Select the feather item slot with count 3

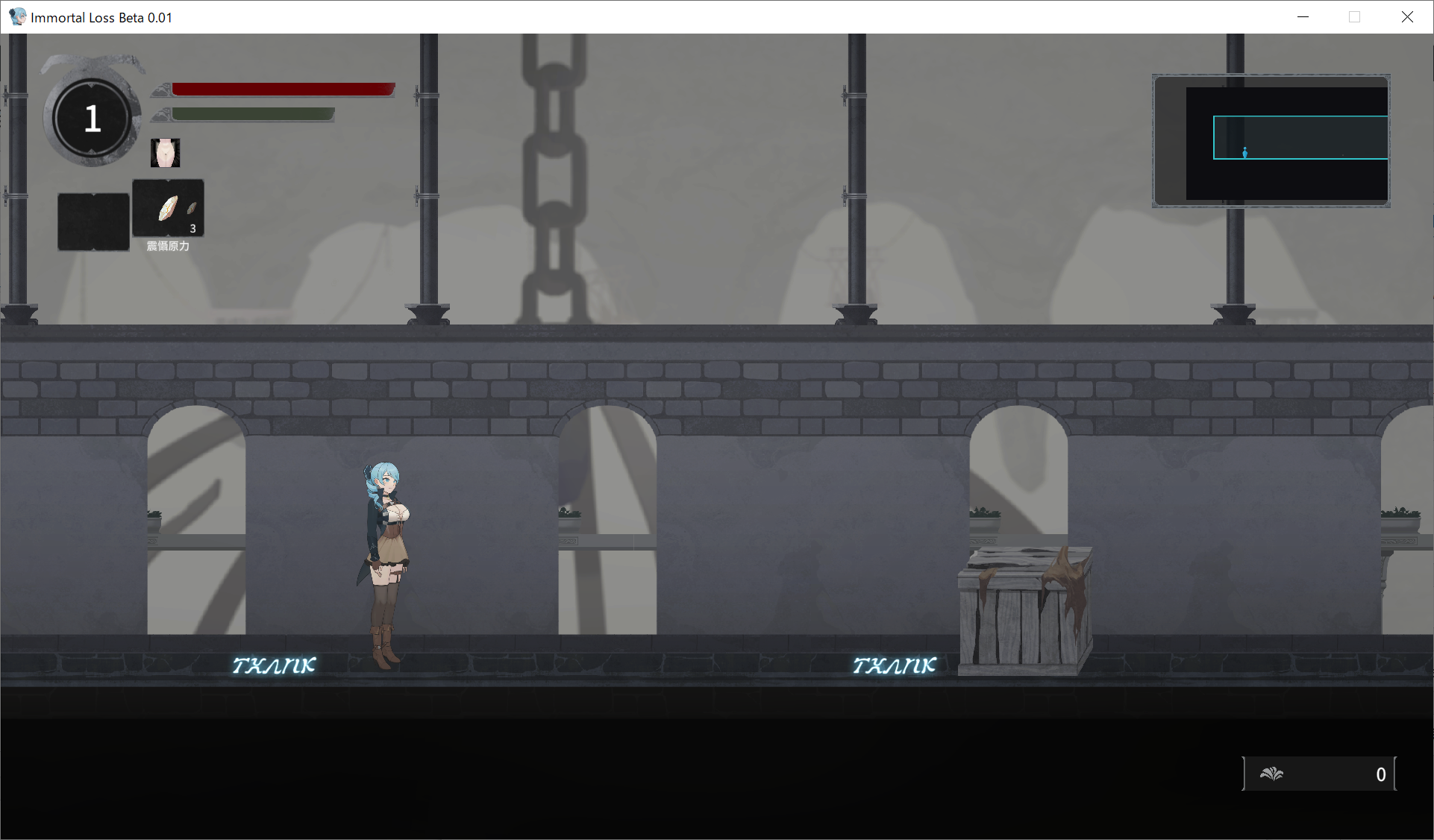click(168, 208)
